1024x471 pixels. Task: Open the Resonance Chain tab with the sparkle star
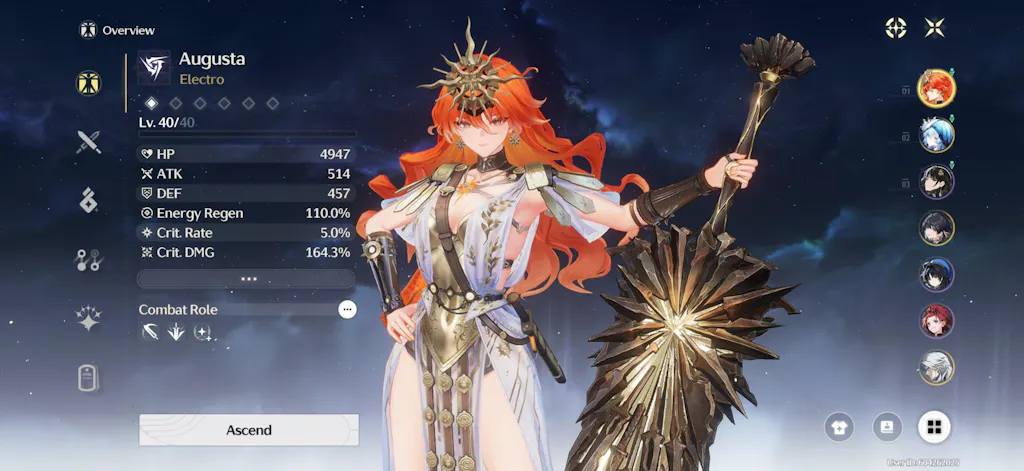[x=90, y=319]
